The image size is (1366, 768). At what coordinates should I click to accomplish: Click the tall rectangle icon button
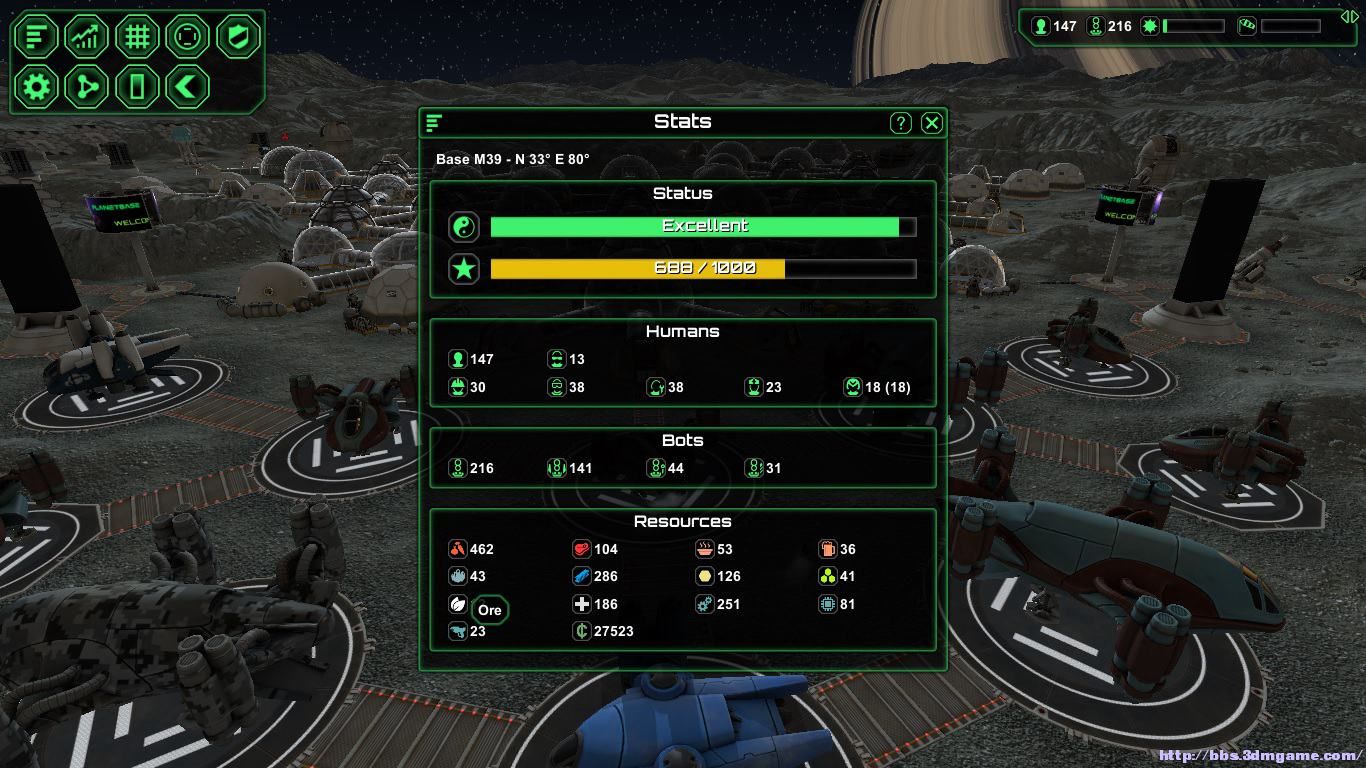click(137, 87)
